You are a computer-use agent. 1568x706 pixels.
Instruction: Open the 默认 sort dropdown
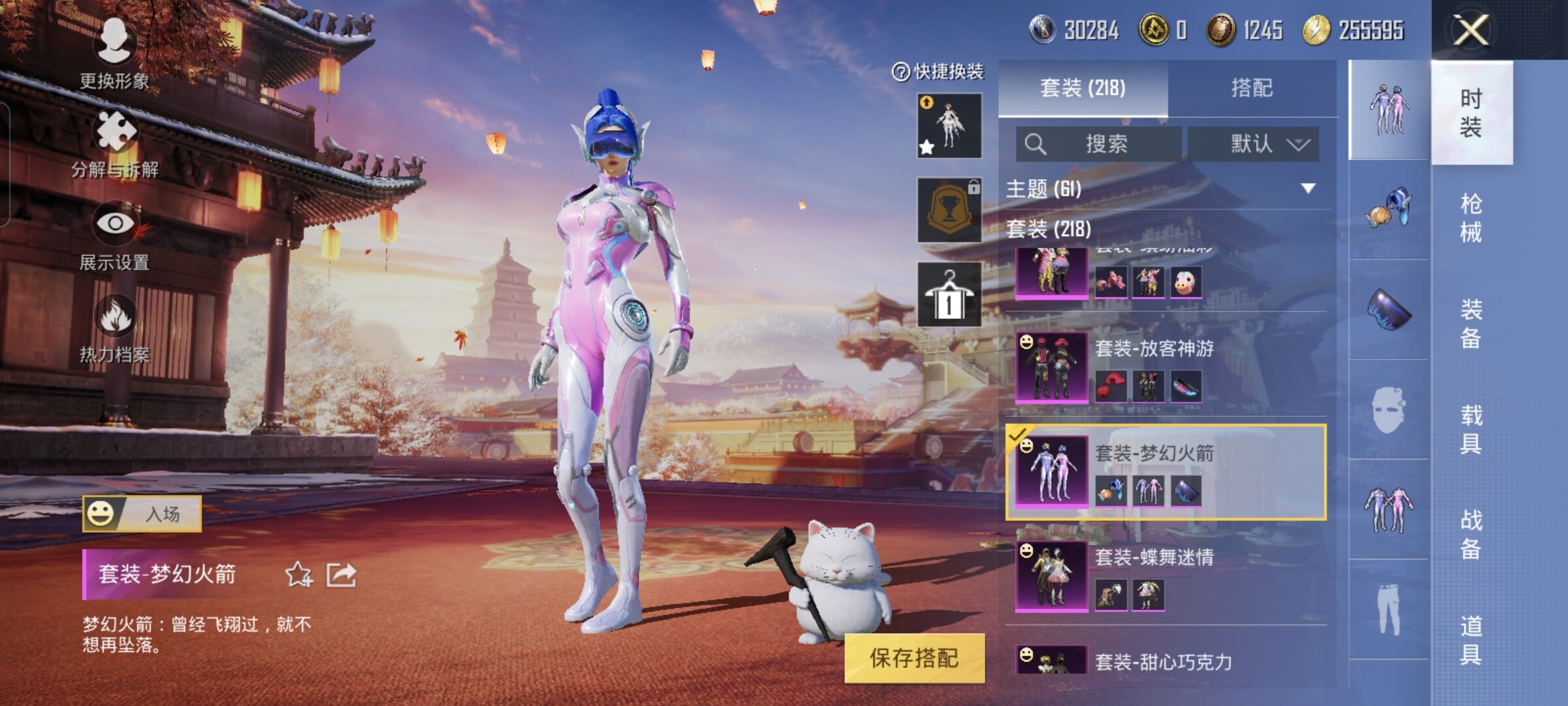(1252, 144)
